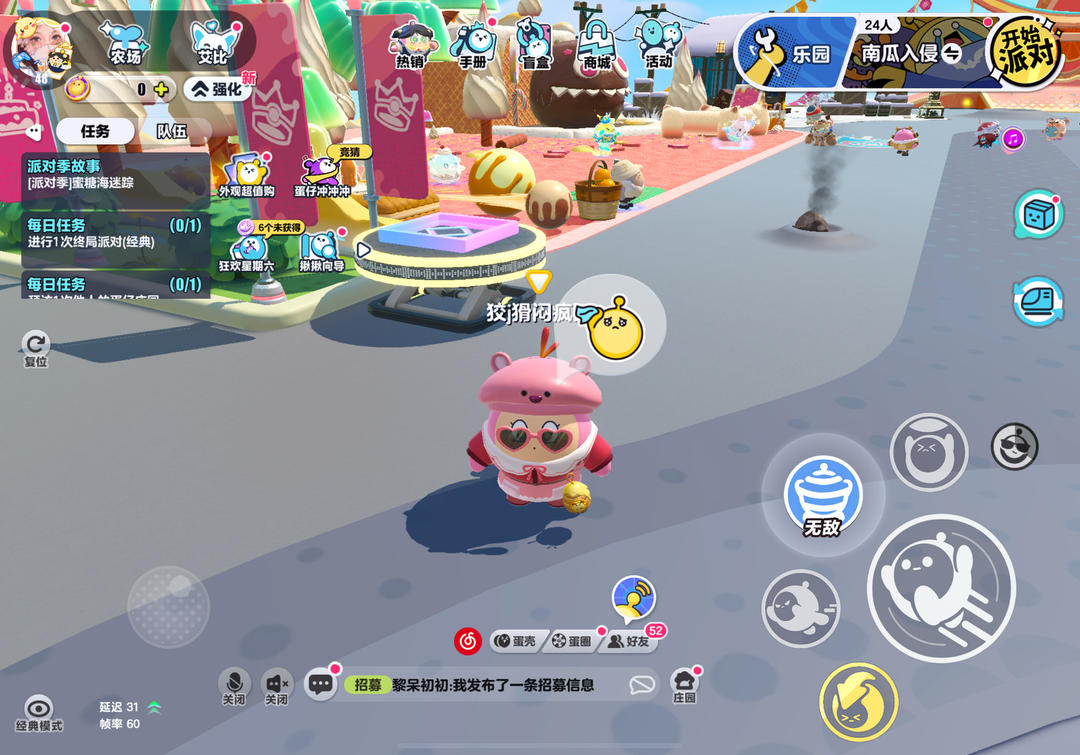Select the 任务 tasks tab
This screenshot has height=755, width=1080.
[95, 131]
